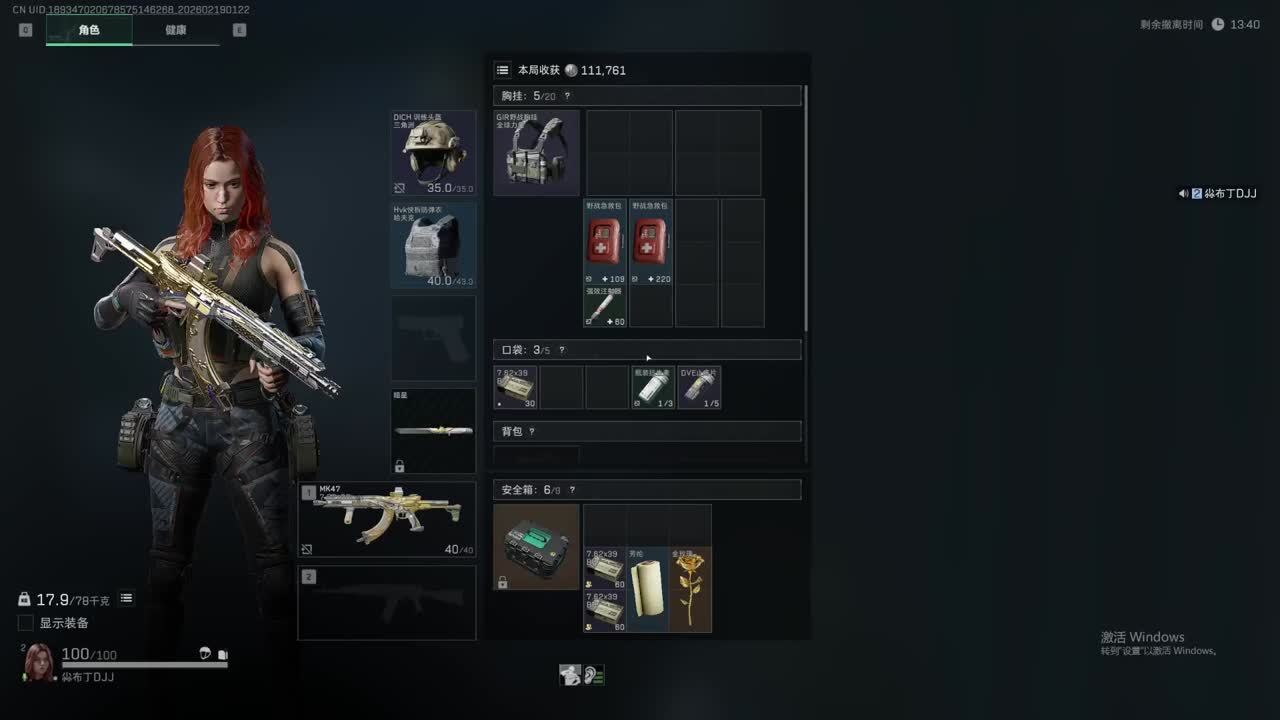
Task: Toggle the 显示装备 (show equipment) checkbox
Action: (26, 623)
